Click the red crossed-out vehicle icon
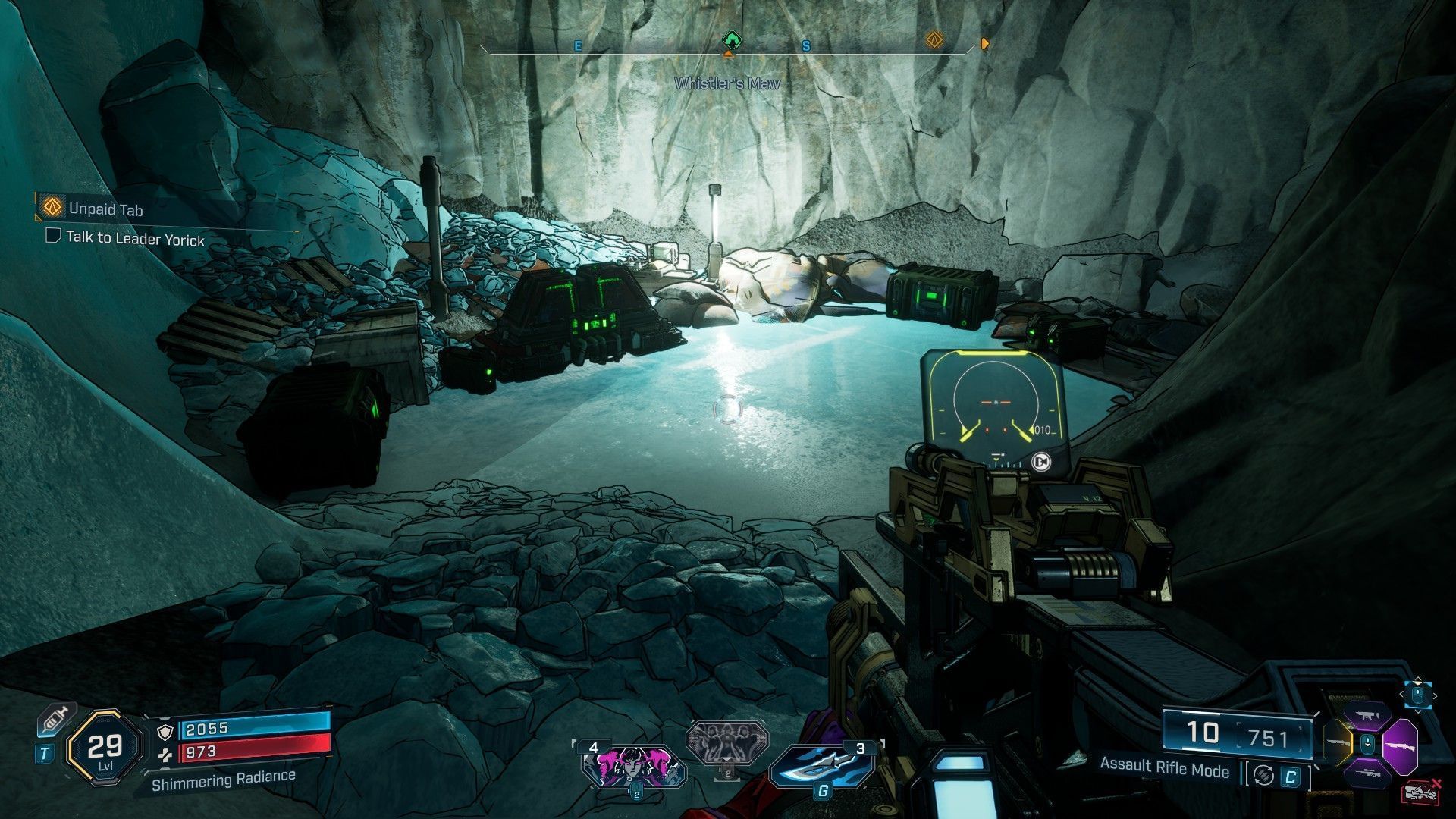 (x=1422, y=792)
